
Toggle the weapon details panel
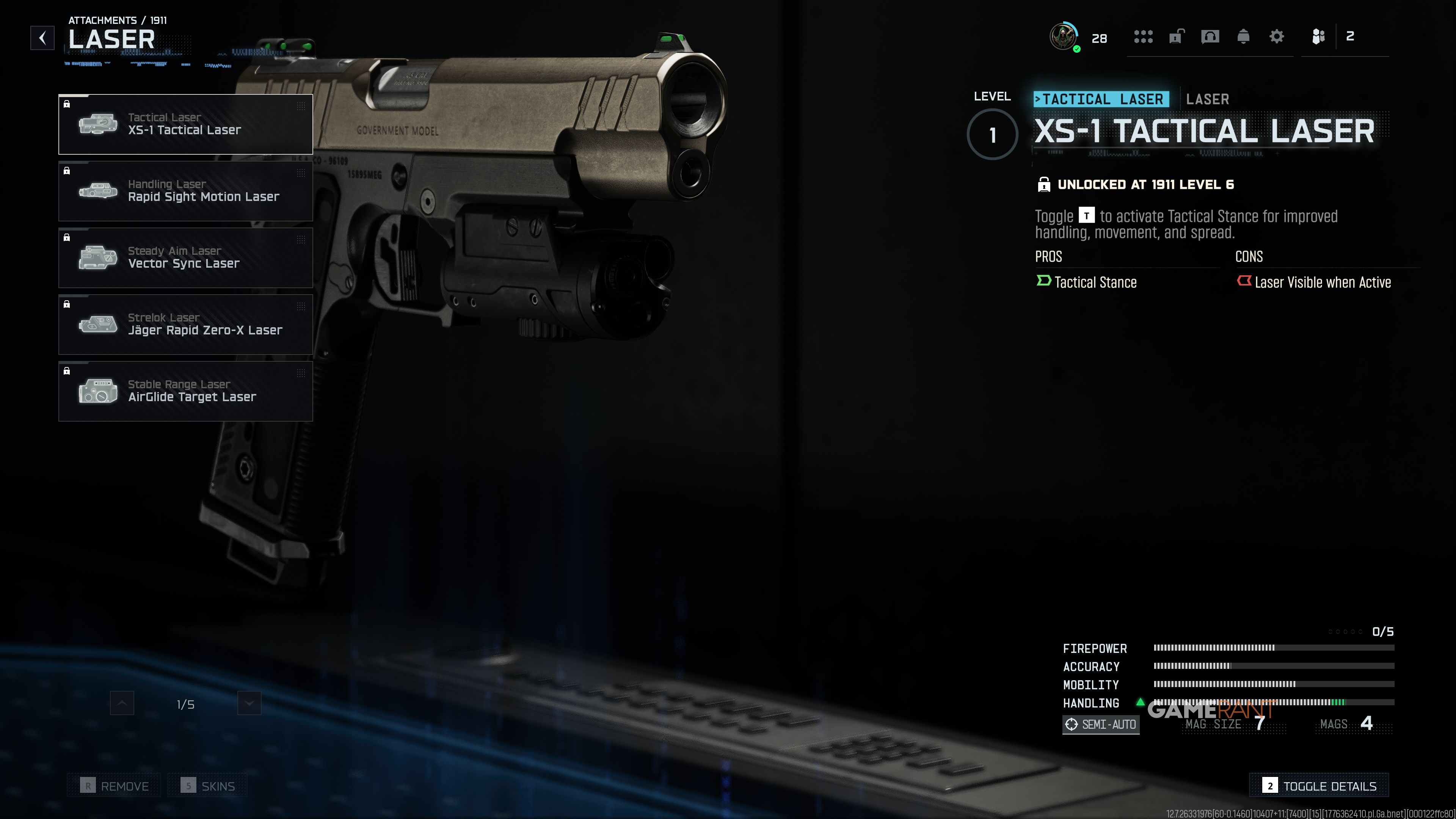1319,786
